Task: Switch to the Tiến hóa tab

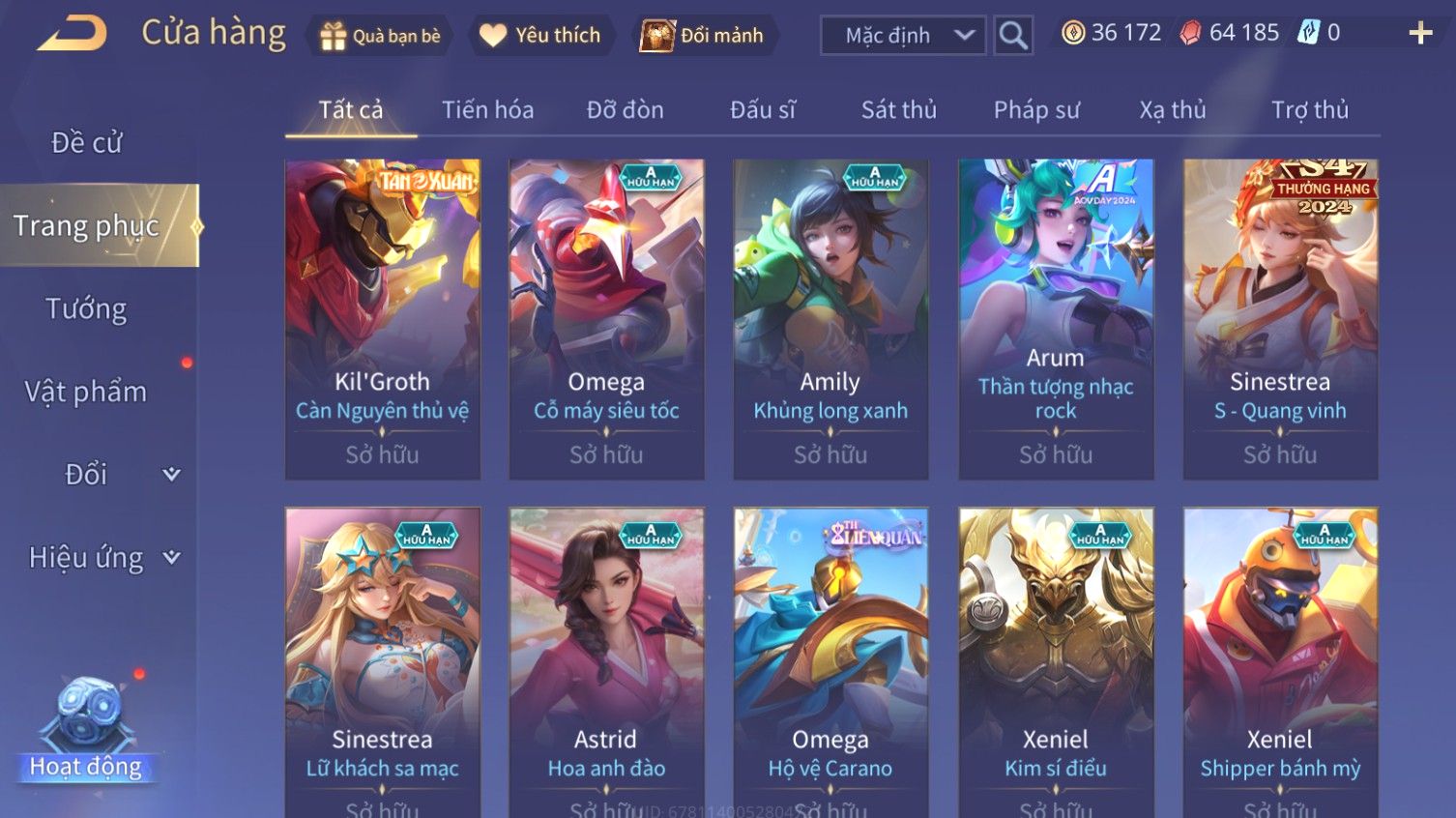Action: (x=487, y=110)
